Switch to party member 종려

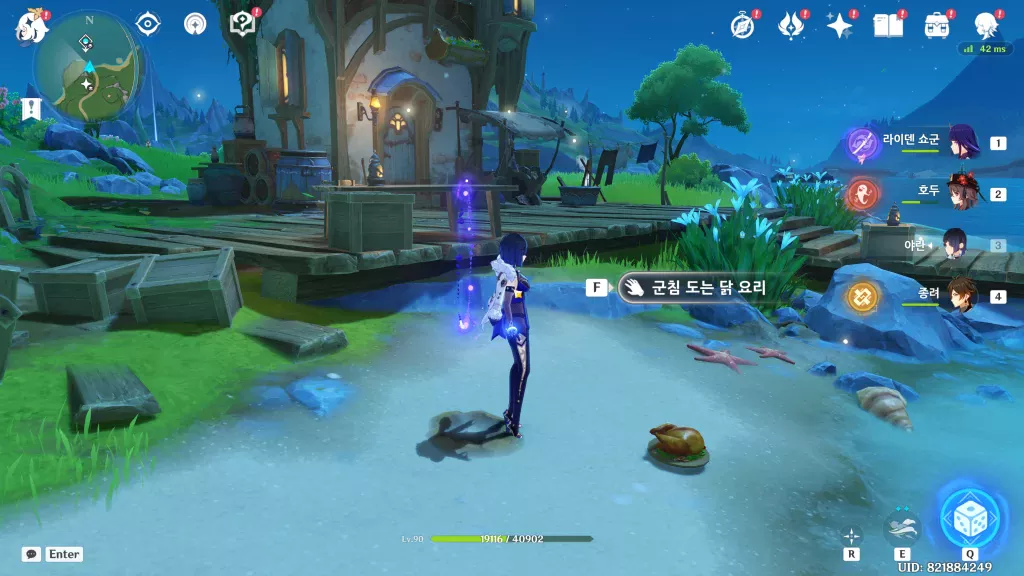962,295
